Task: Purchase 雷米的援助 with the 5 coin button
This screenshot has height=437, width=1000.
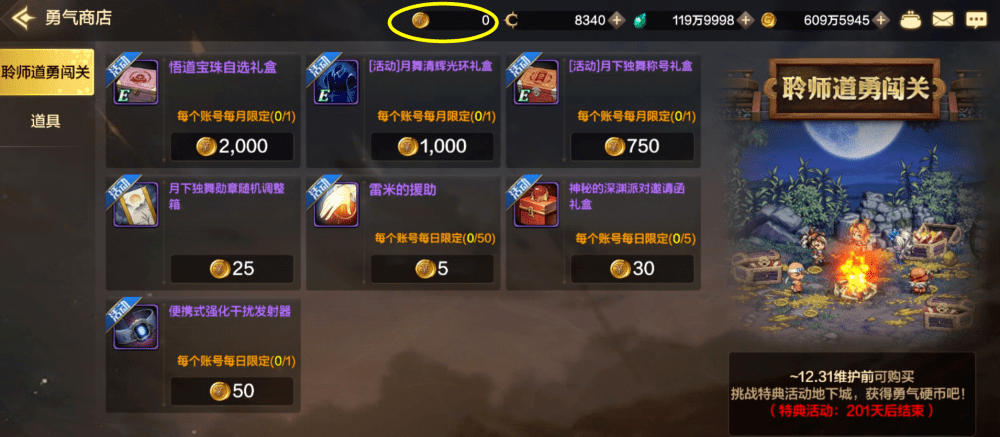Action: tap(432, 268)
